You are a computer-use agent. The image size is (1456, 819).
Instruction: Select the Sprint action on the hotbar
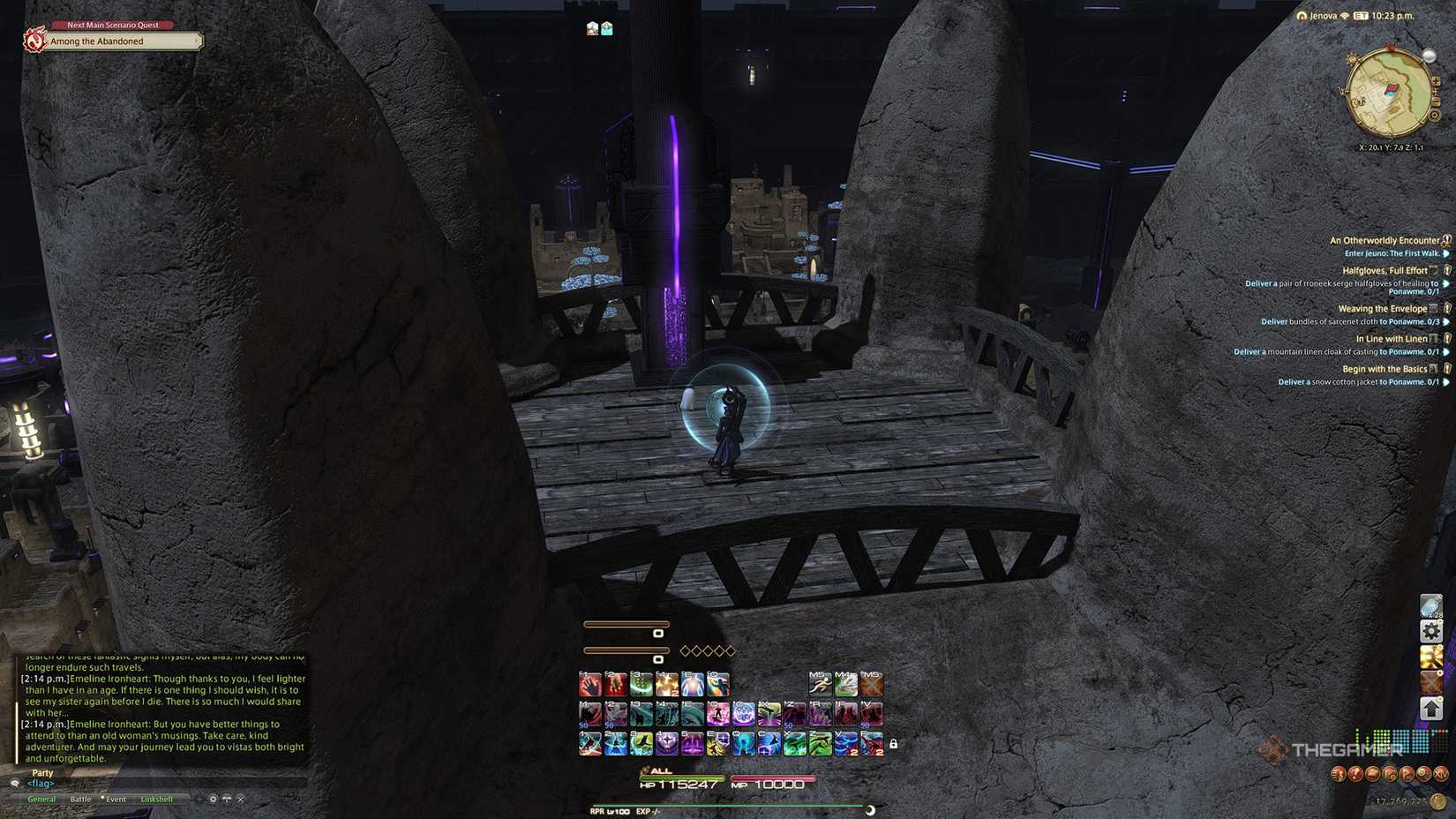822,685
